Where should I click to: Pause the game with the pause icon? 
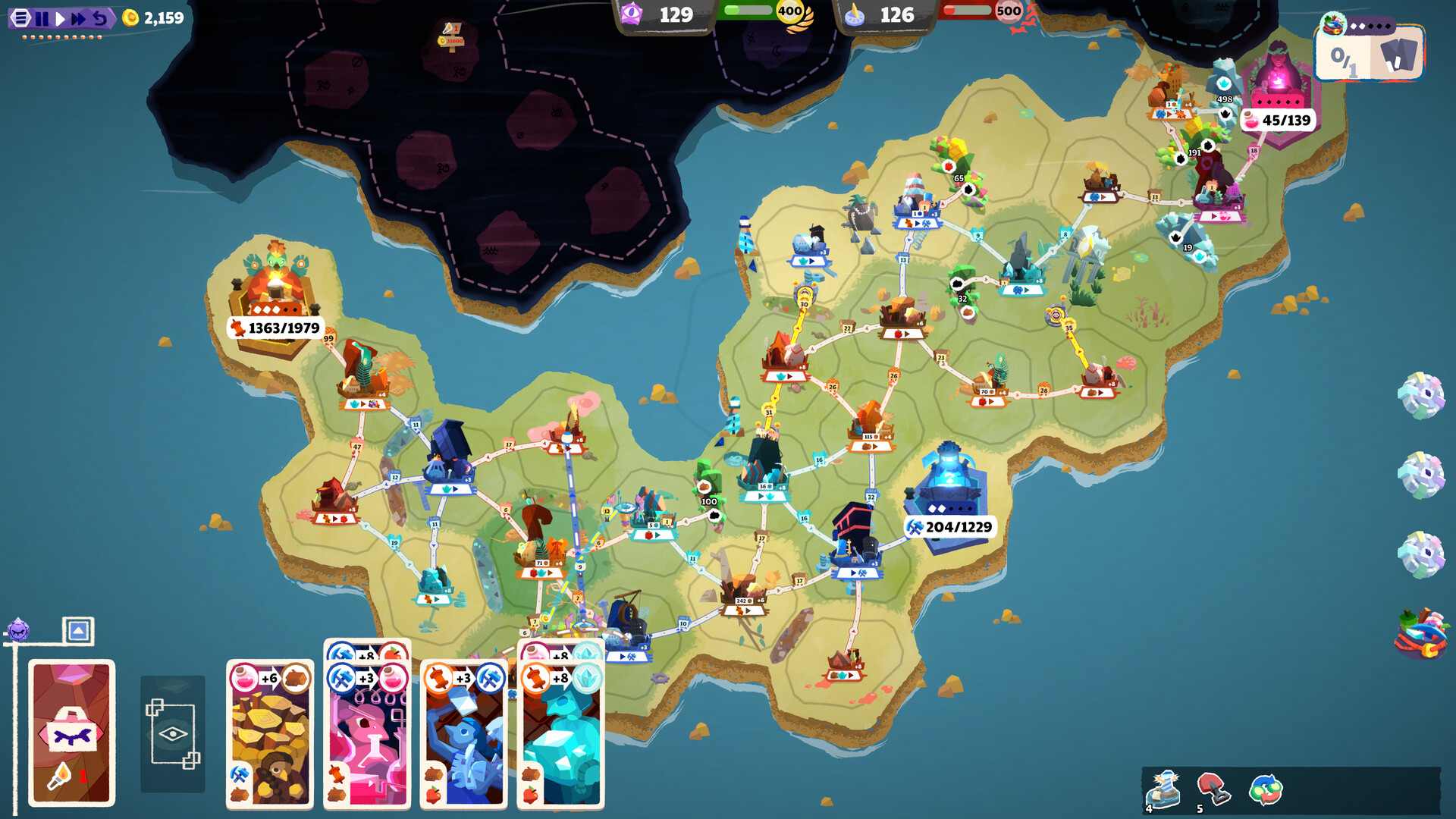click(x=44, y=17)
